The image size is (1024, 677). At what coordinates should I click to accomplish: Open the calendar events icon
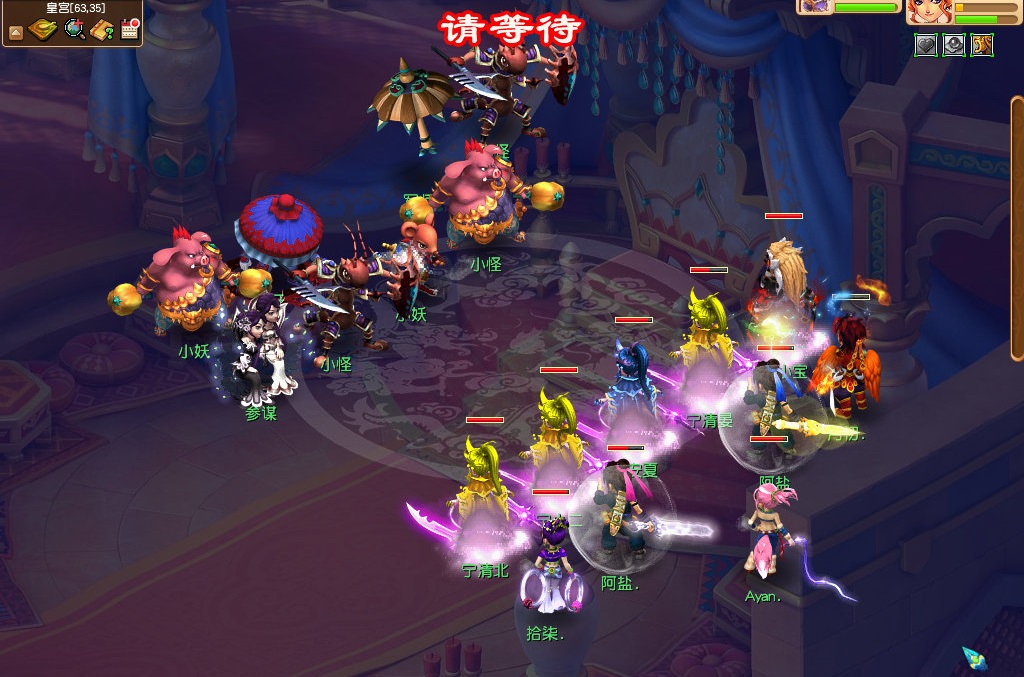[130, 30]
